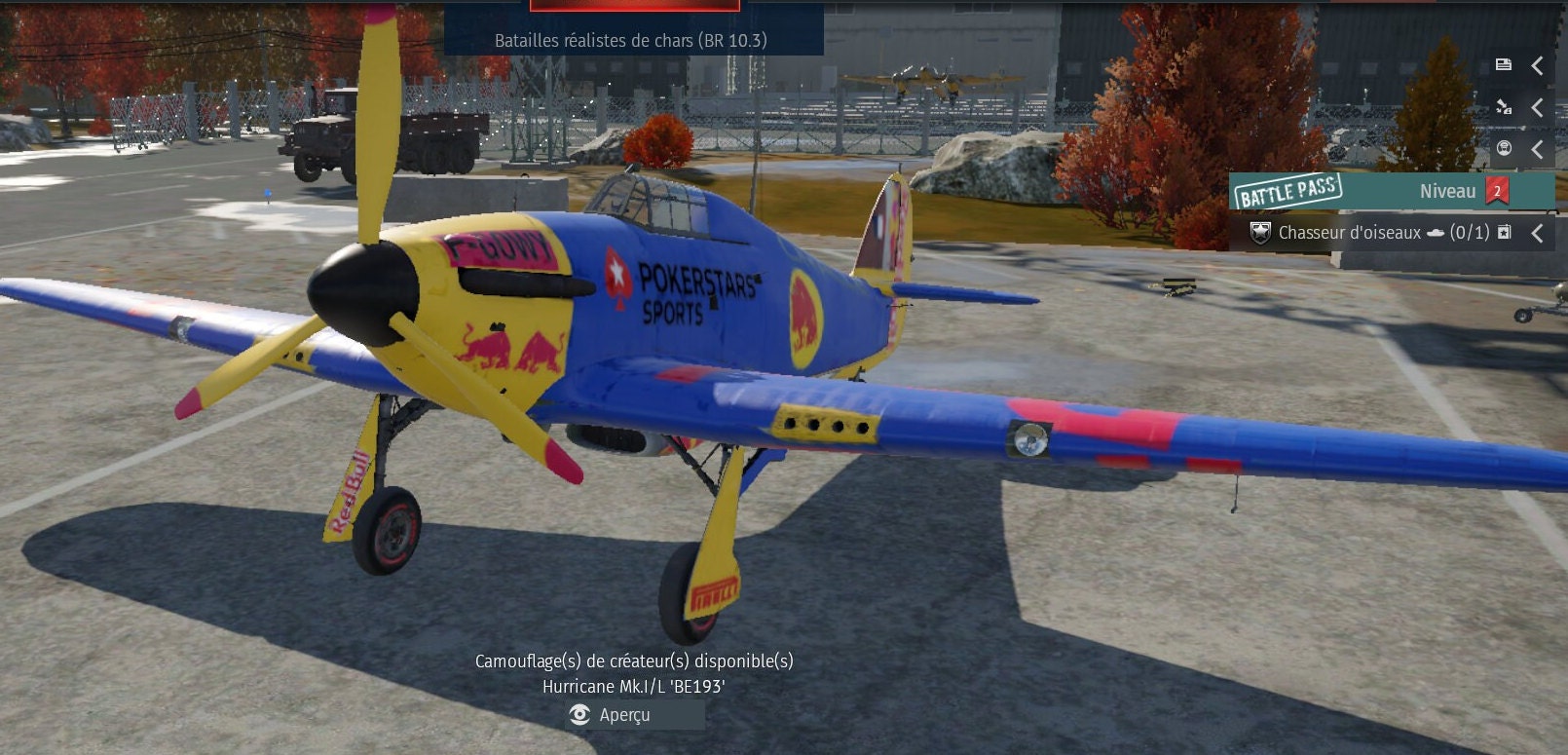Expand the Chasseur d'oiseaux task details
The image size is (1568, 755).
[x=1536, y=233]
